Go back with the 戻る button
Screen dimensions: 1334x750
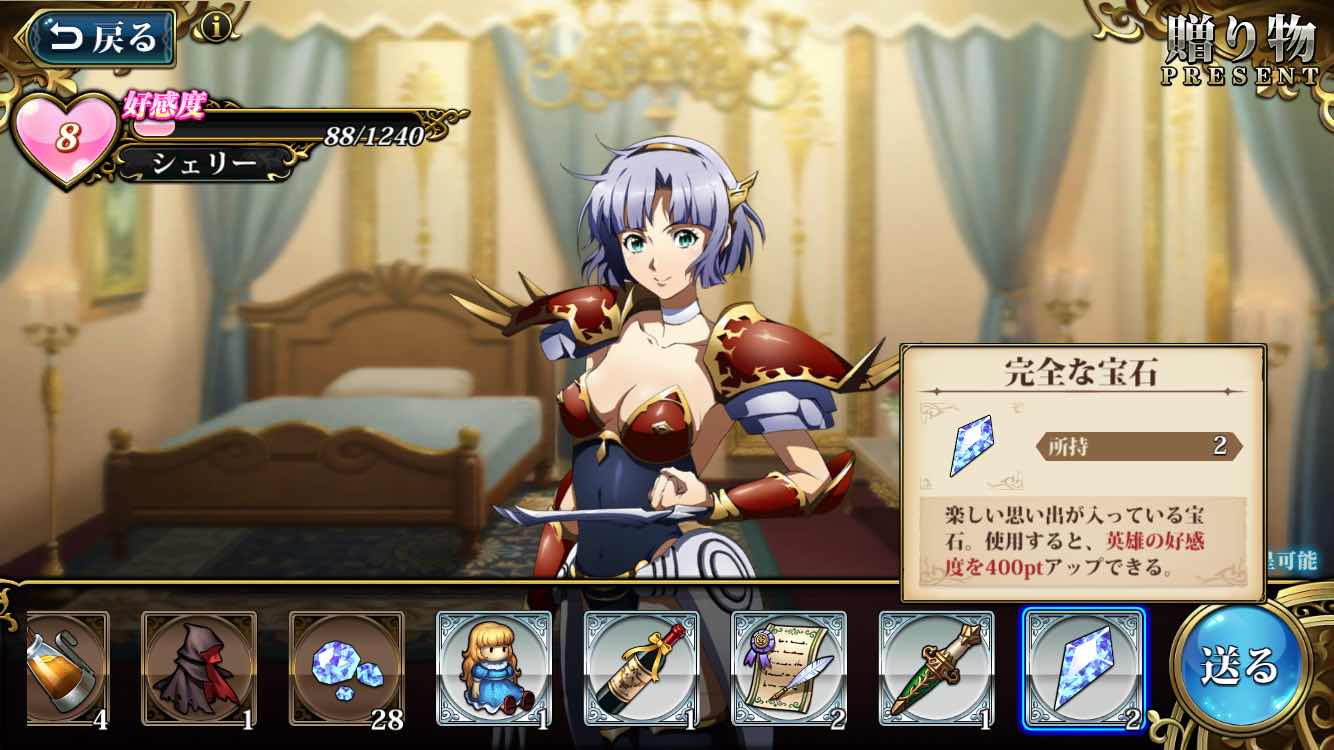point(100,38)
